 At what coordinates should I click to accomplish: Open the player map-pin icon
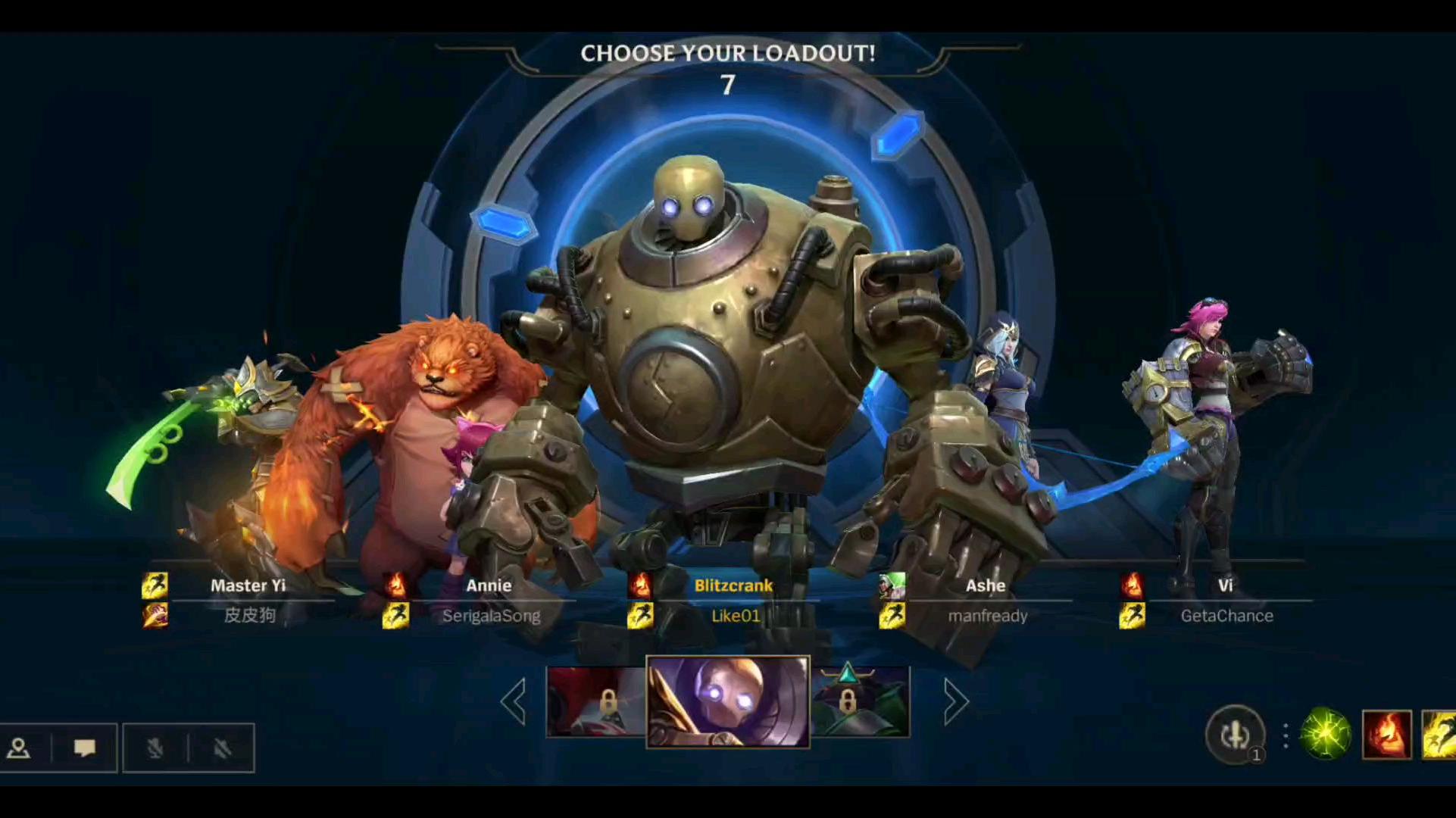19,748
